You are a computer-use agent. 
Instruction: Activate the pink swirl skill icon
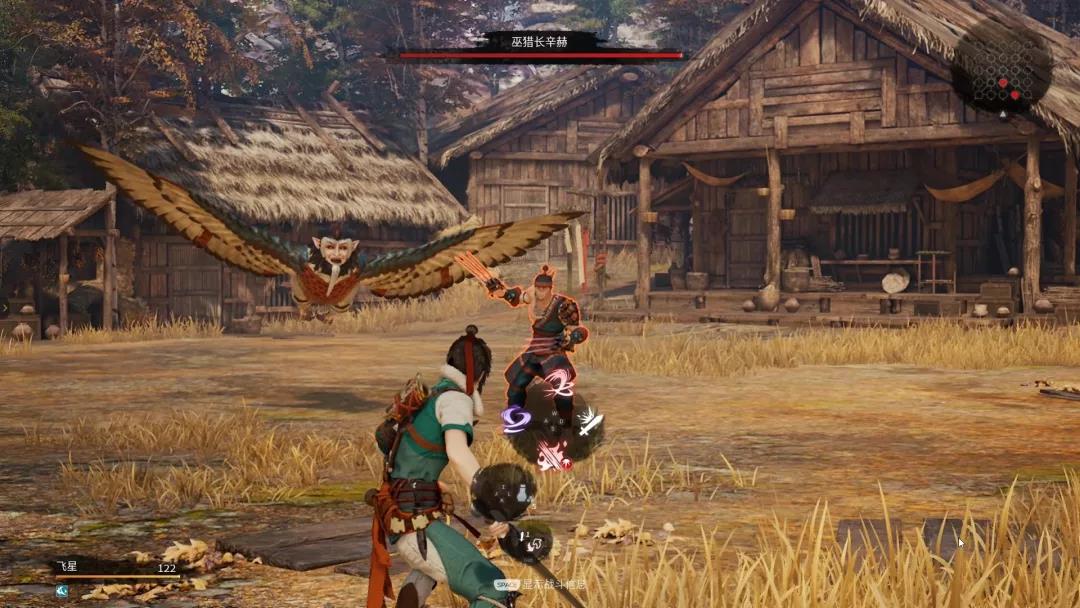556,384
